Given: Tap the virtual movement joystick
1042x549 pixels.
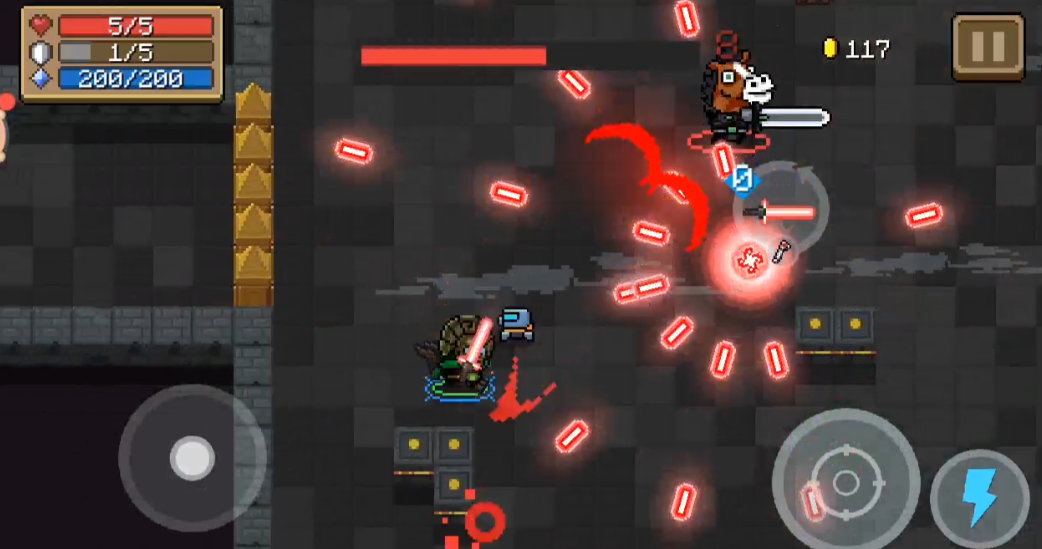Looking at the screenshot, I should [x=191, y=458].
